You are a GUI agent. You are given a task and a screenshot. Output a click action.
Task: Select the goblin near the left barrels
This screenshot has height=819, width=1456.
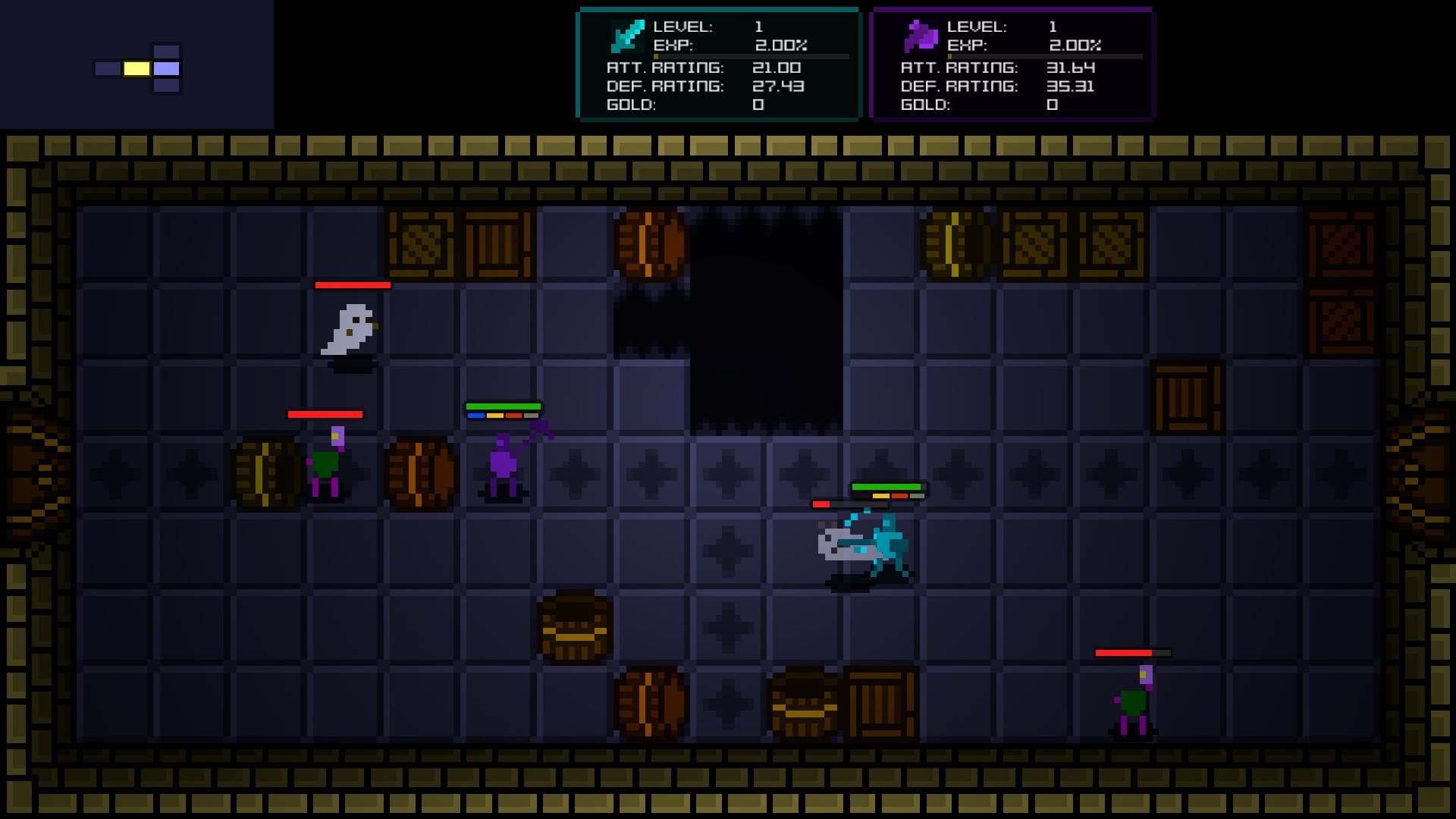pos(326,463)
